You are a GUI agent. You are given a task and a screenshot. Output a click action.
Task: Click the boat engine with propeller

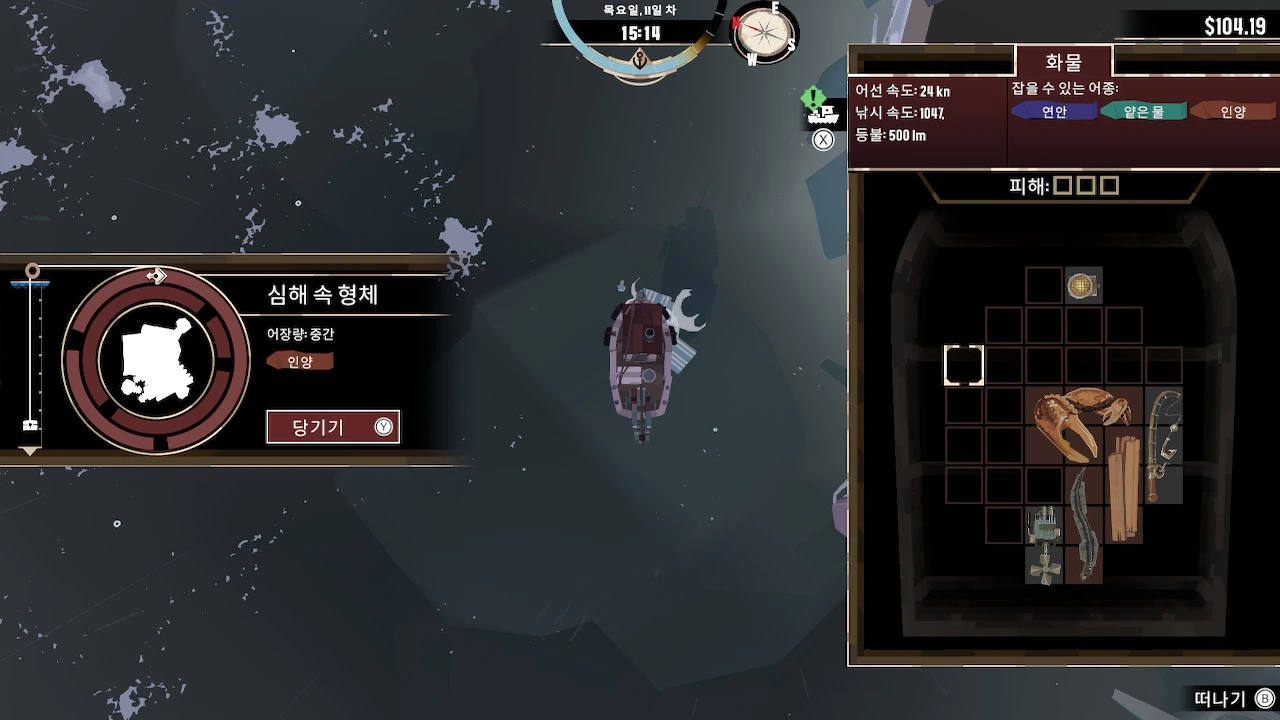pyautogui.click(x=1044, y=545)
